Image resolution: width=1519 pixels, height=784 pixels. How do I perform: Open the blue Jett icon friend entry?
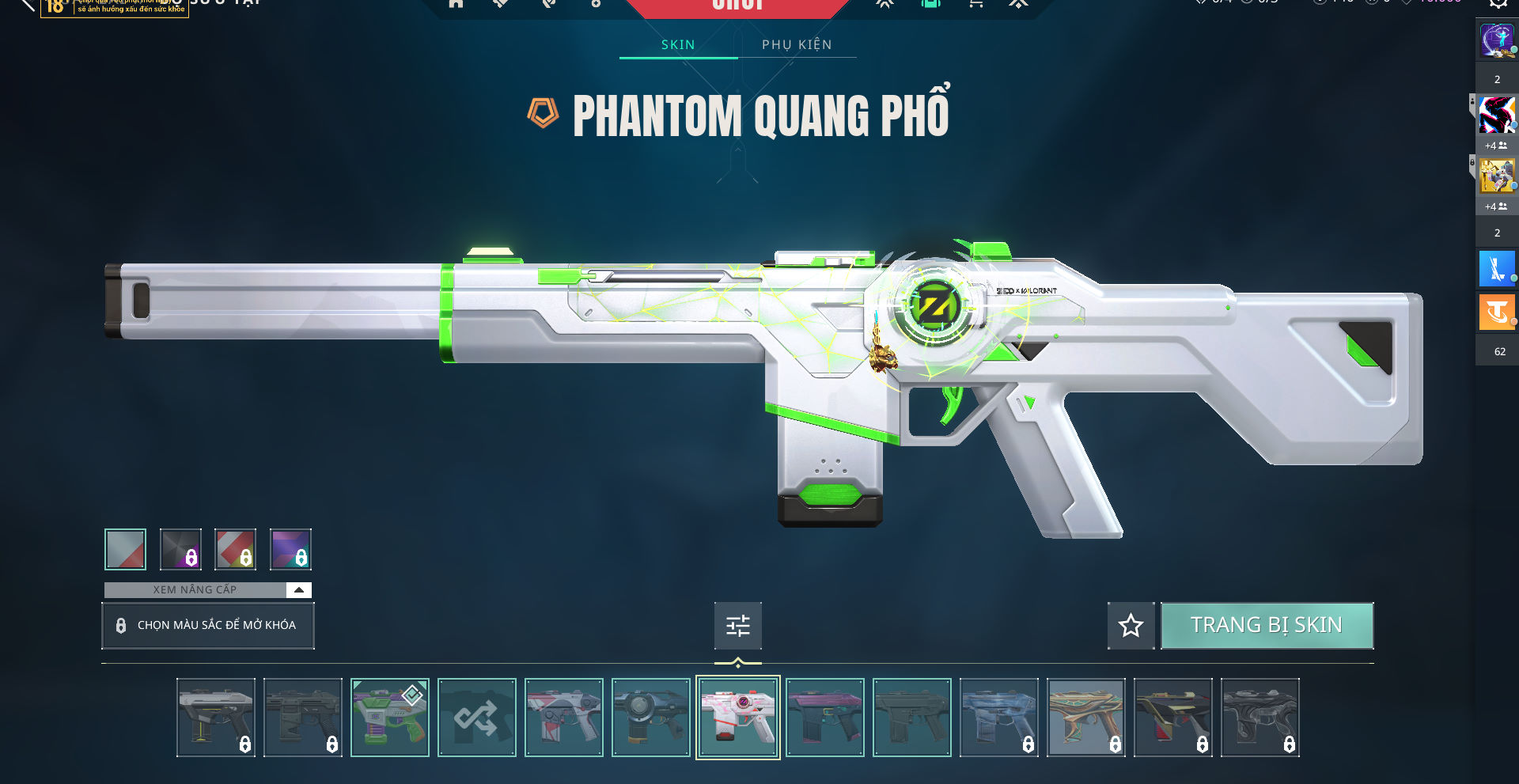coord(1496,269)
